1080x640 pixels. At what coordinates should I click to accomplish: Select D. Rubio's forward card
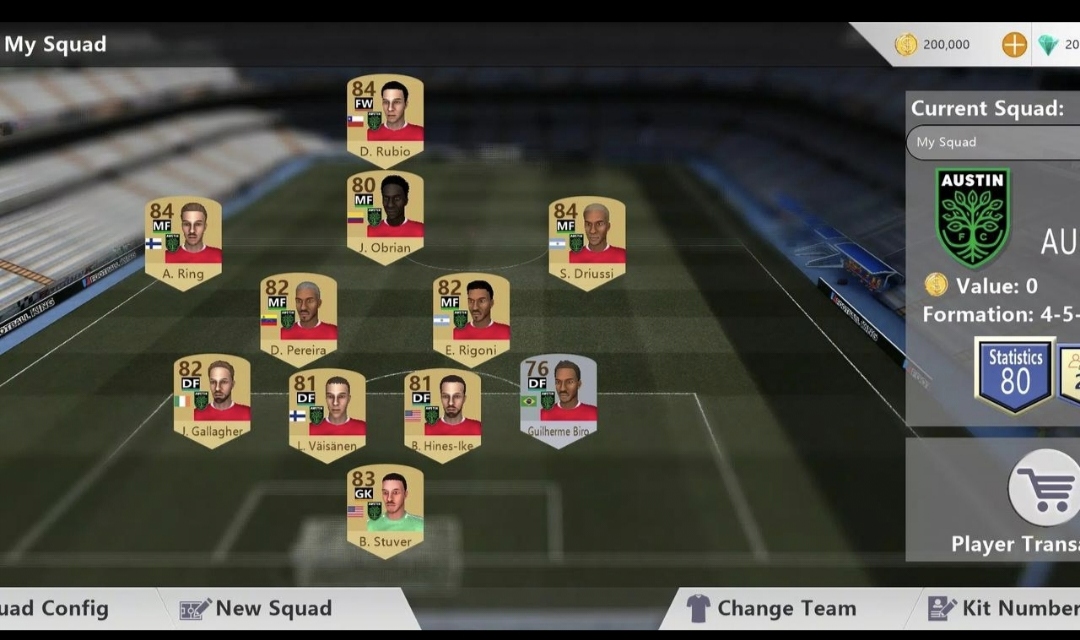coord(385,117)
